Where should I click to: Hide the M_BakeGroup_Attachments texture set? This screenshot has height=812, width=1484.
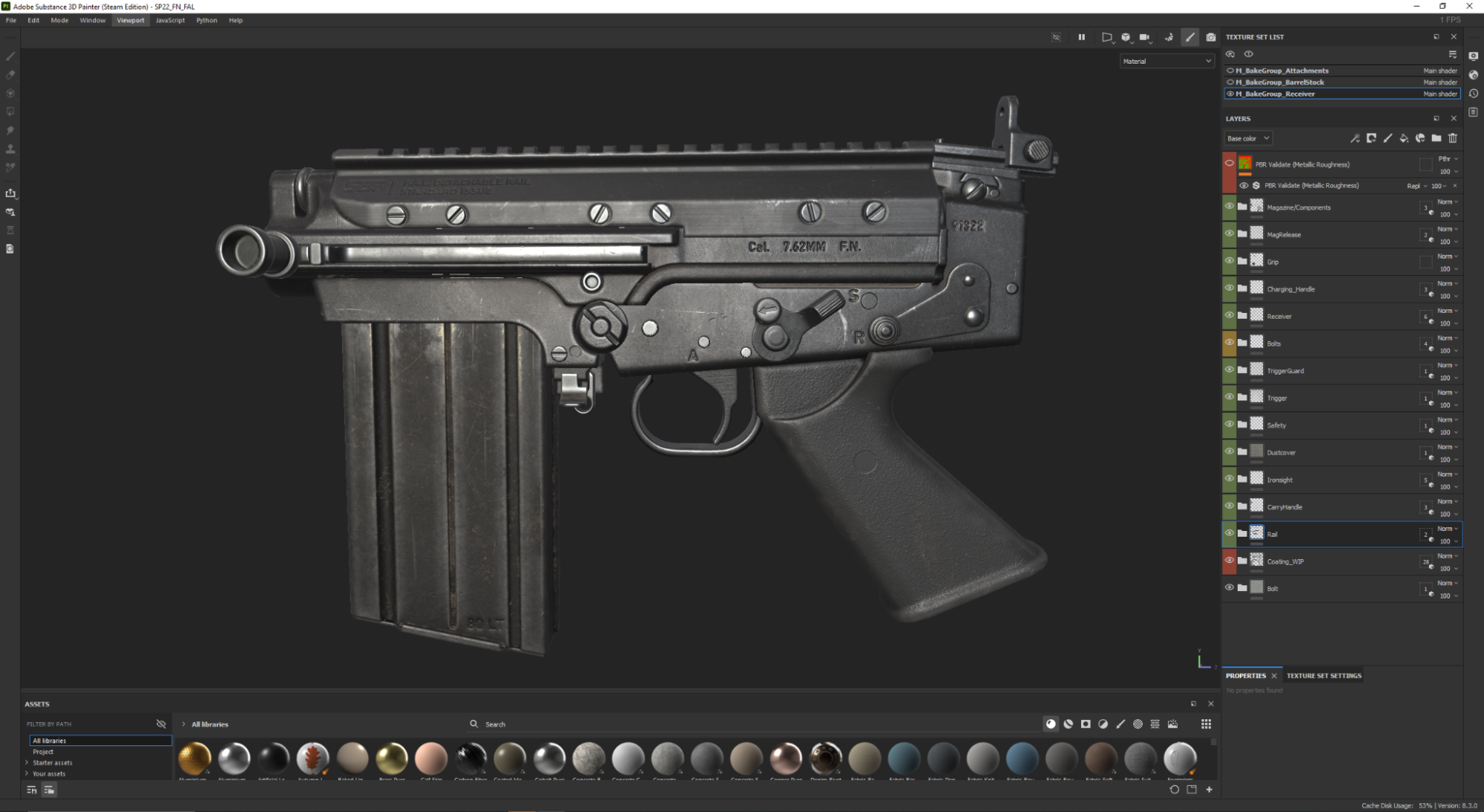[x=1229, y=70]
